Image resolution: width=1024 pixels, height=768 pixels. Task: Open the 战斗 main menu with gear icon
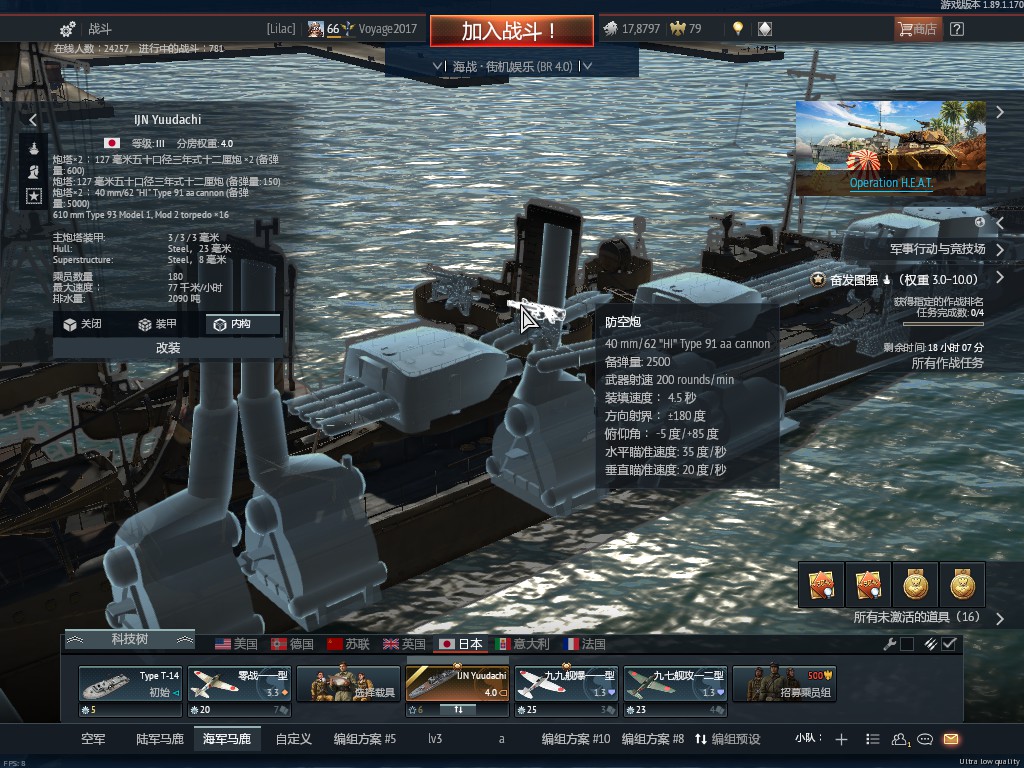pos(86,29)
